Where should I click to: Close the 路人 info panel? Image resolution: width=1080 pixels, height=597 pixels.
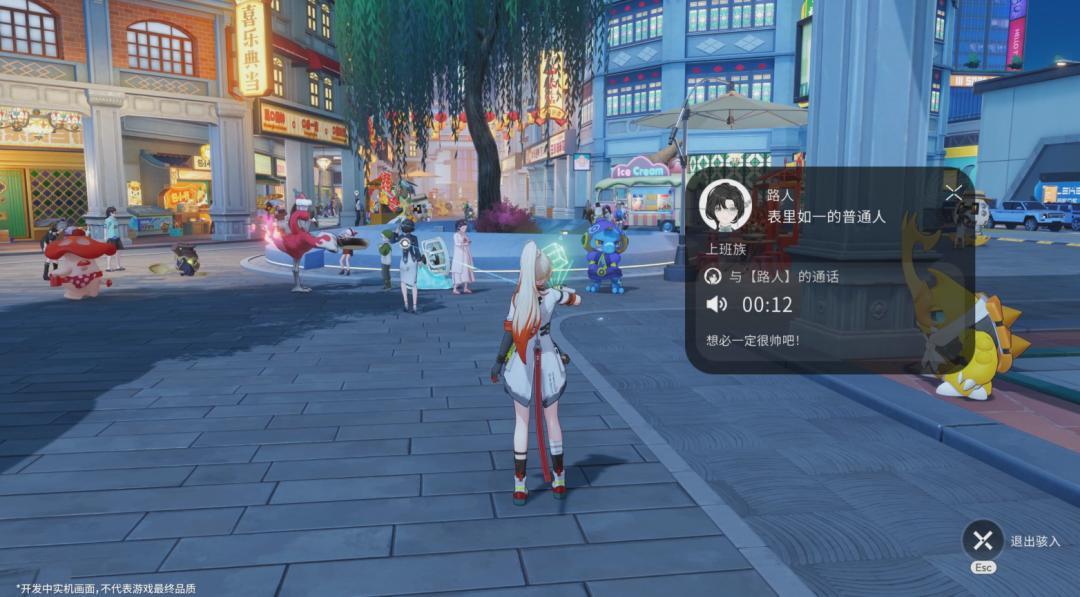pos(953,194)
